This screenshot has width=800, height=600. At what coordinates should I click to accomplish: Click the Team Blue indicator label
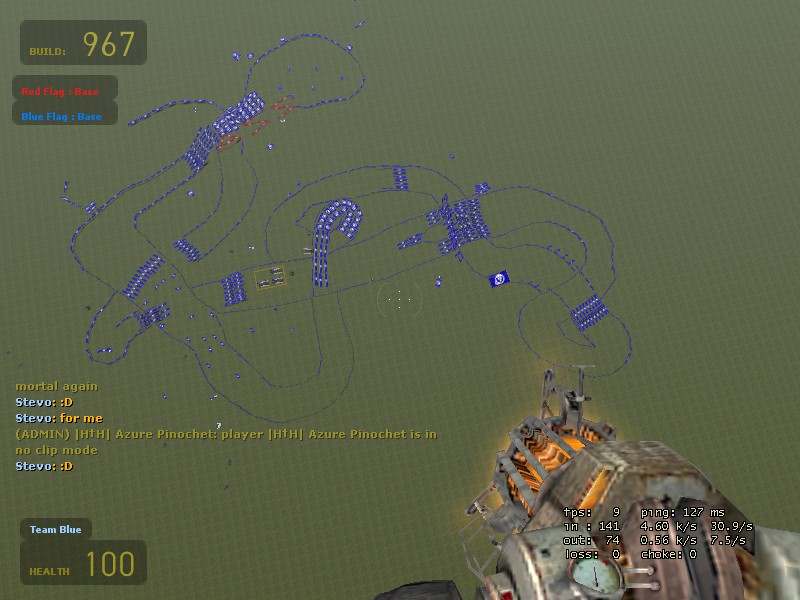[56, 529]
